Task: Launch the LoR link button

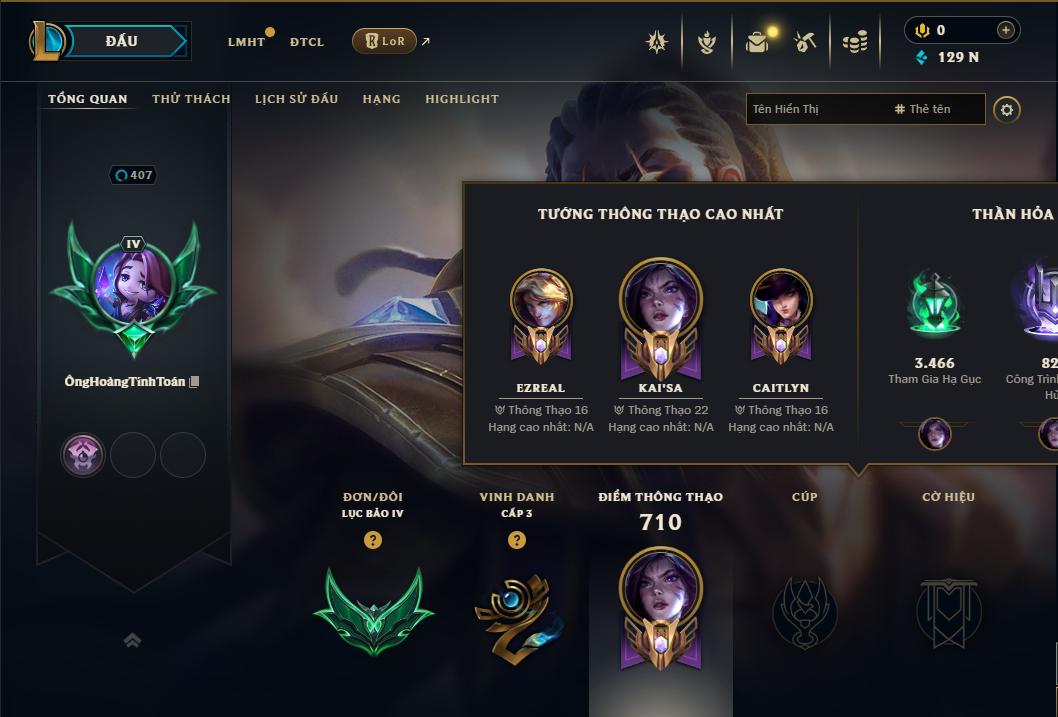Action: [x=385, y=41]
